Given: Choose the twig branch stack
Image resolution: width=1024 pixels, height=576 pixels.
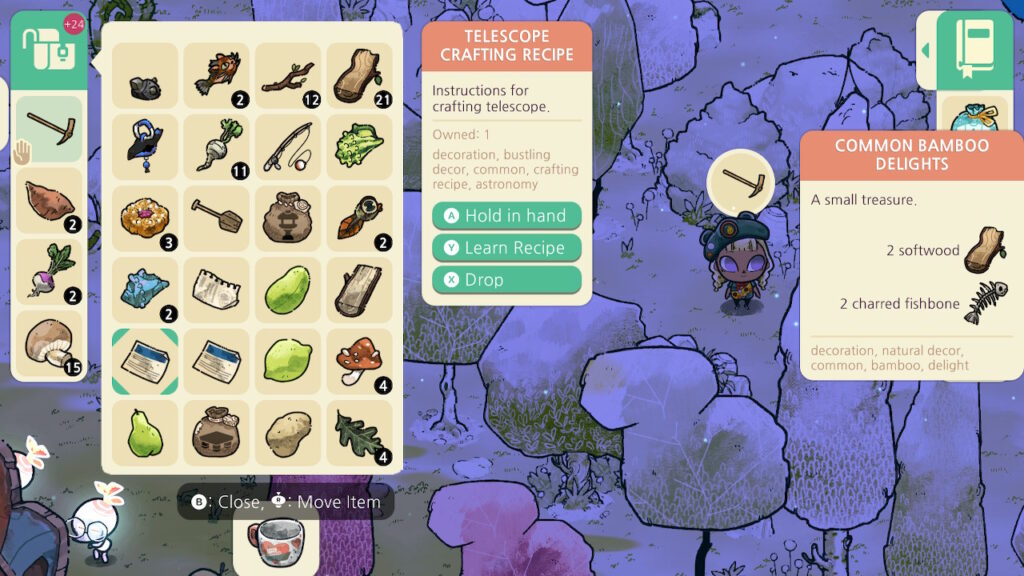Looking at the screenshot, I should [288, 76].
